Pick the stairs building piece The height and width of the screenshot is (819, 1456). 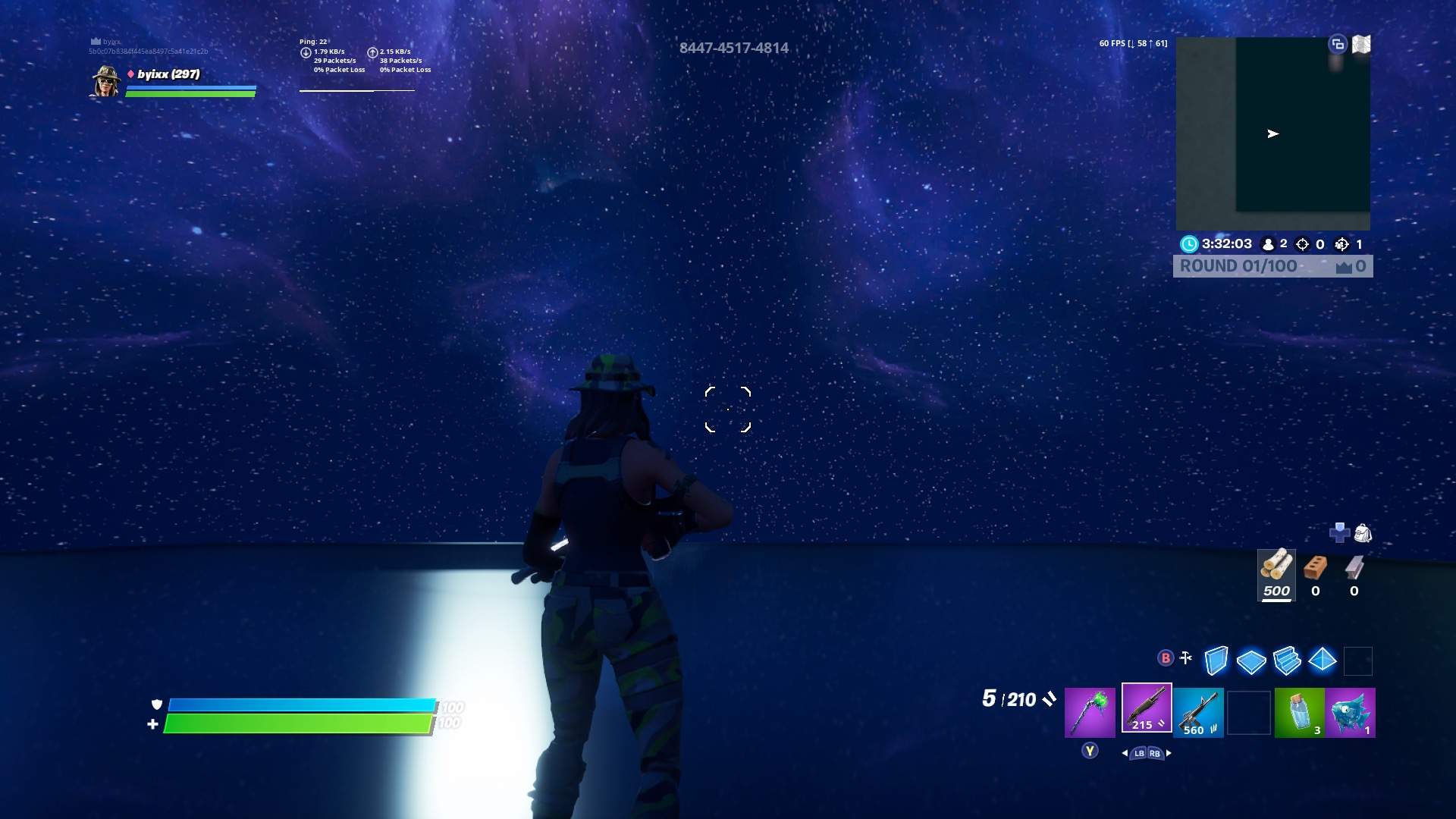click(x=1287, y=661)
